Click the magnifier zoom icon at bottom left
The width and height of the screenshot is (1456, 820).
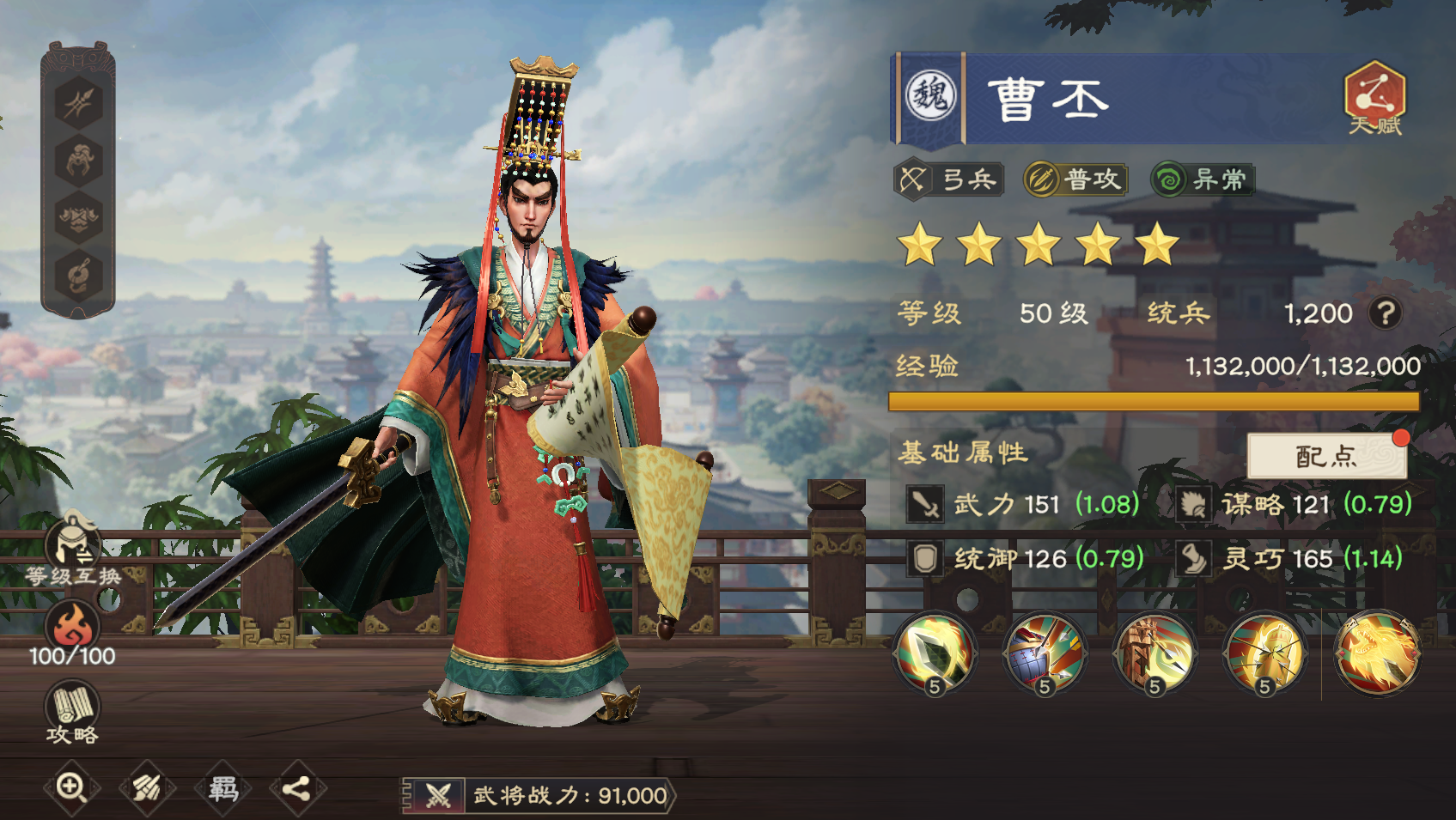pos(71,785)
